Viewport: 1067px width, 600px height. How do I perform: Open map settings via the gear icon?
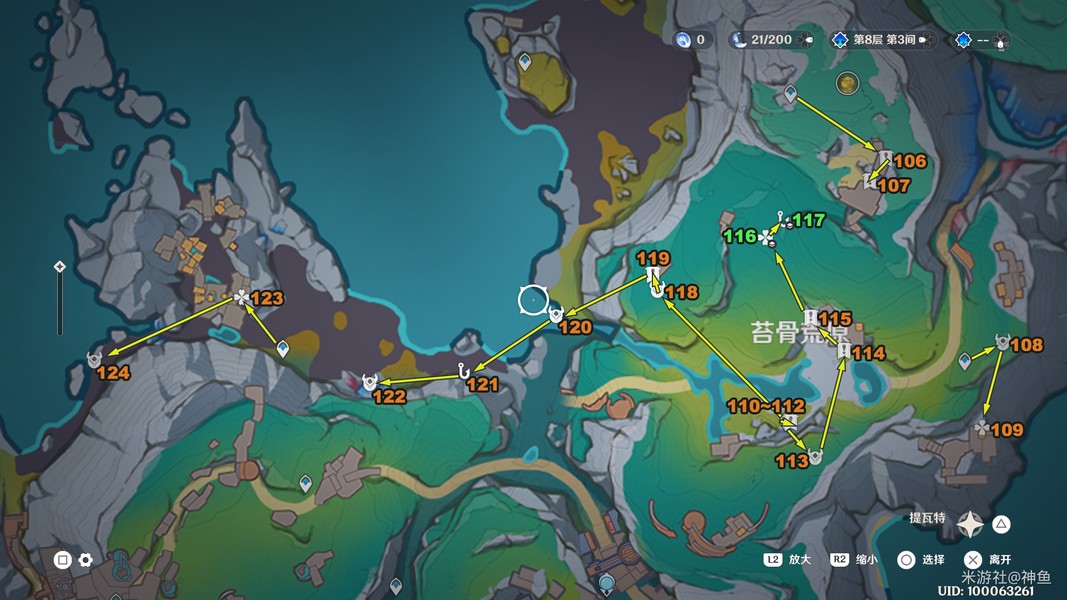pos(86,560)
